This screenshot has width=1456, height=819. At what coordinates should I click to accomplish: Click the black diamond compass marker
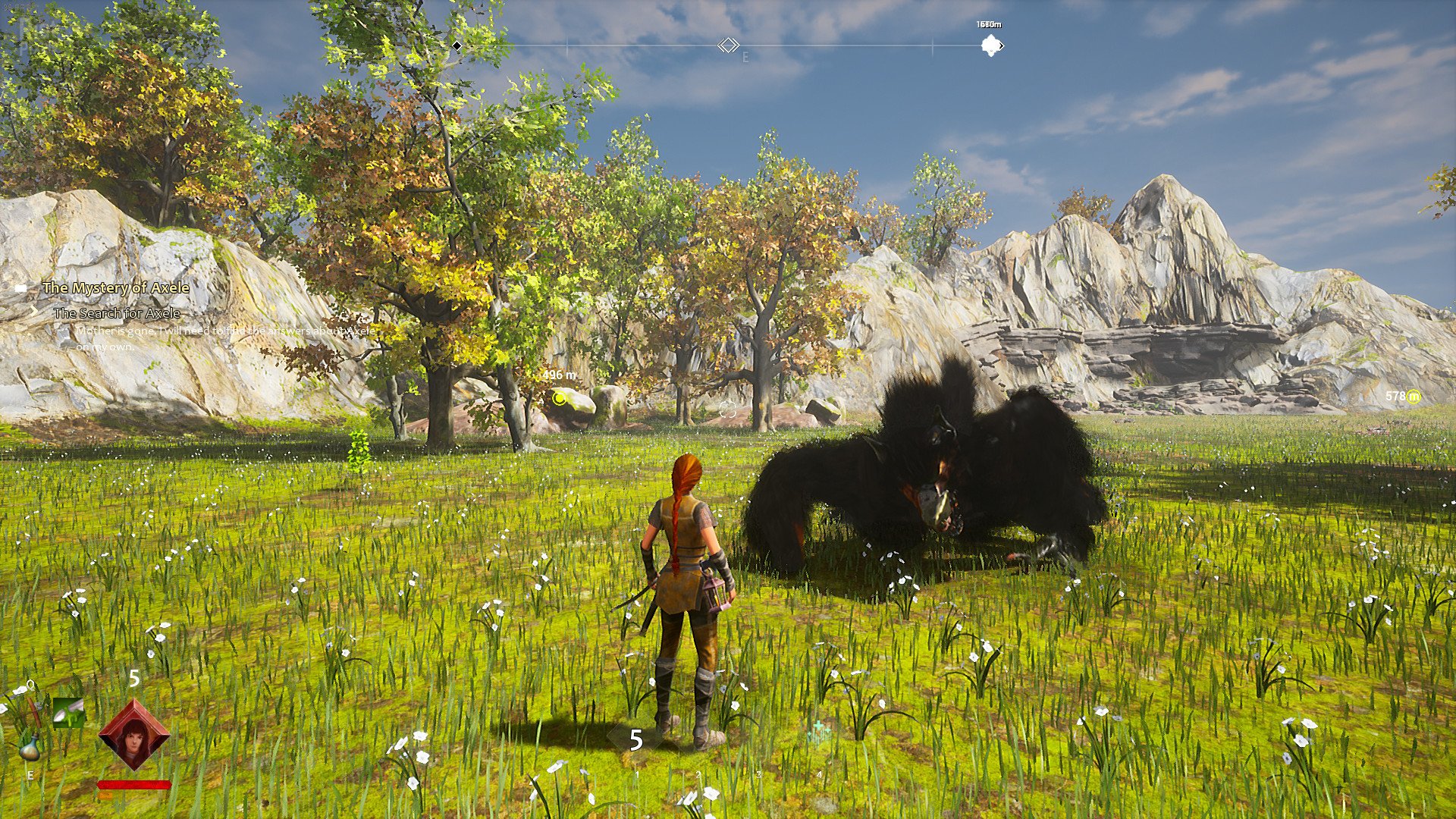pos(457,46)
